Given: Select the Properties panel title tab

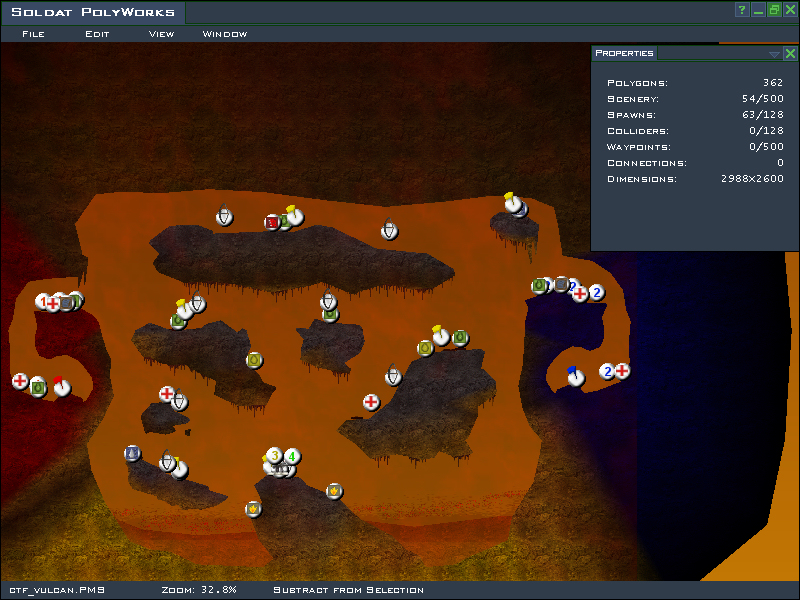Looking at the screenshot, I should (624, 53).
